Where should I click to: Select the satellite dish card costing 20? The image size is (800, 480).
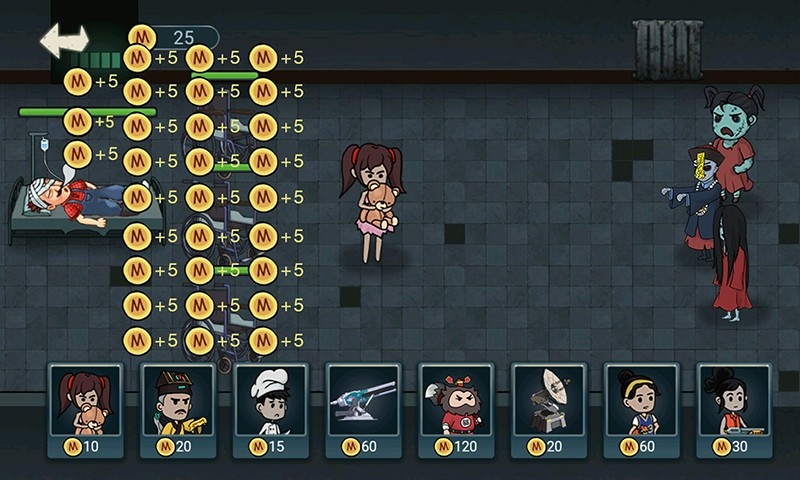point(549,410)
